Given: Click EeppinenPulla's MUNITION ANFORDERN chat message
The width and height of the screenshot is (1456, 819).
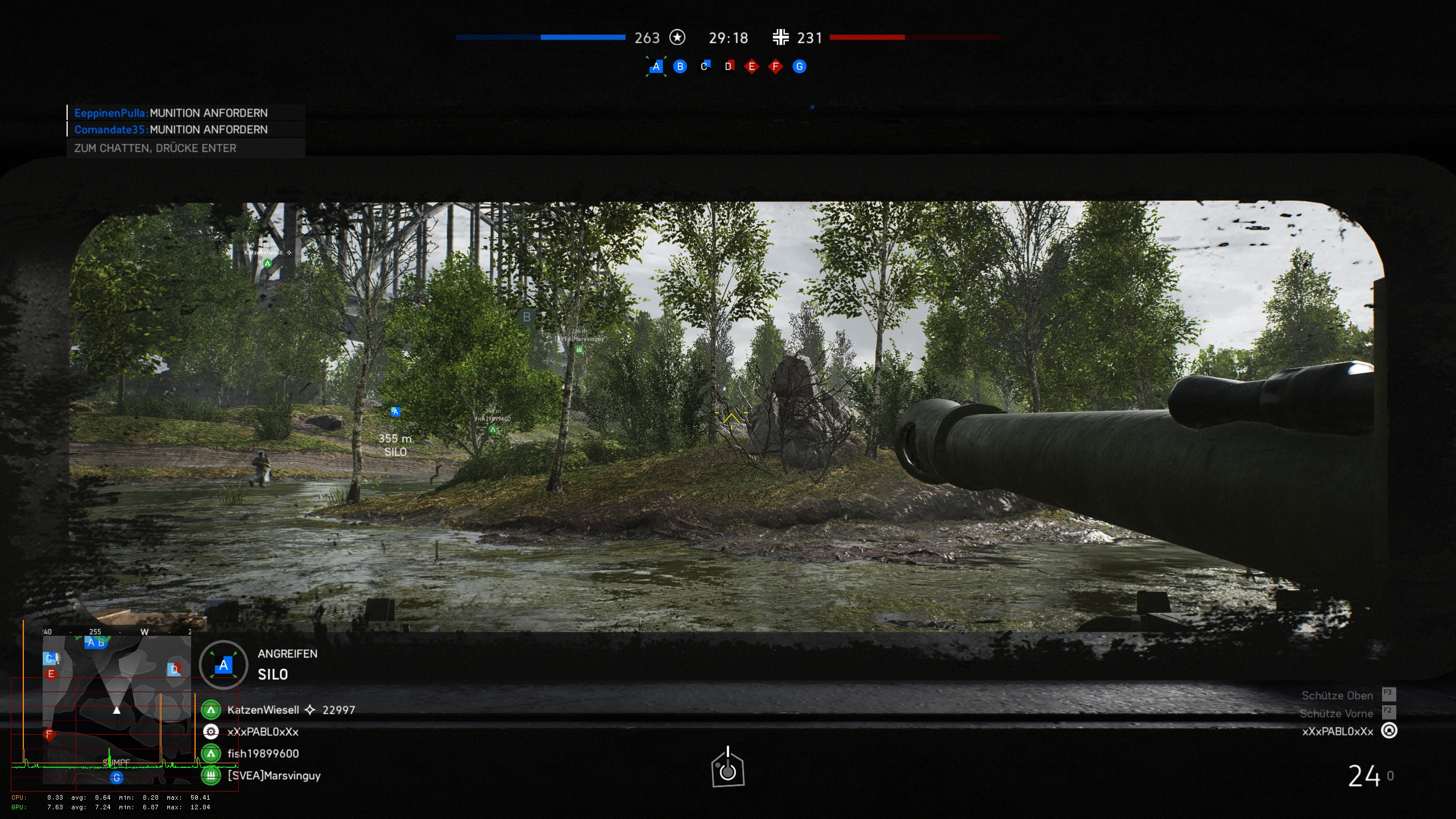Looking at the screenshot, I should (x=171, y=113).
